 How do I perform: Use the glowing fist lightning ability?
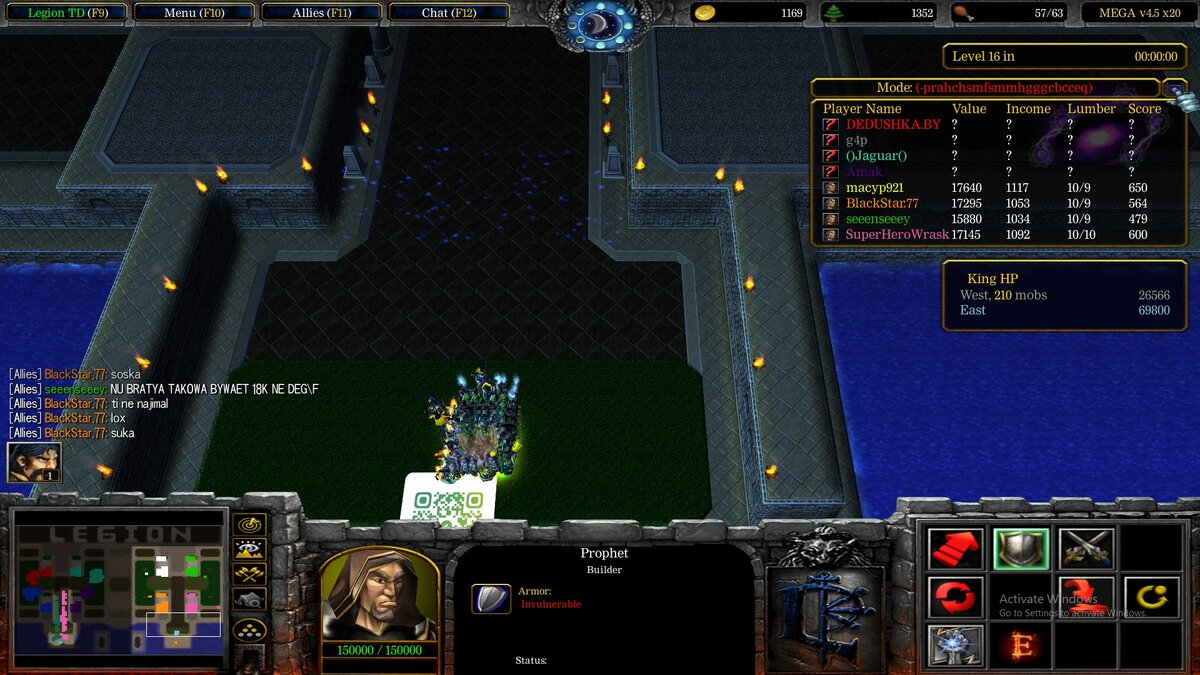click(x=955, y=645)
